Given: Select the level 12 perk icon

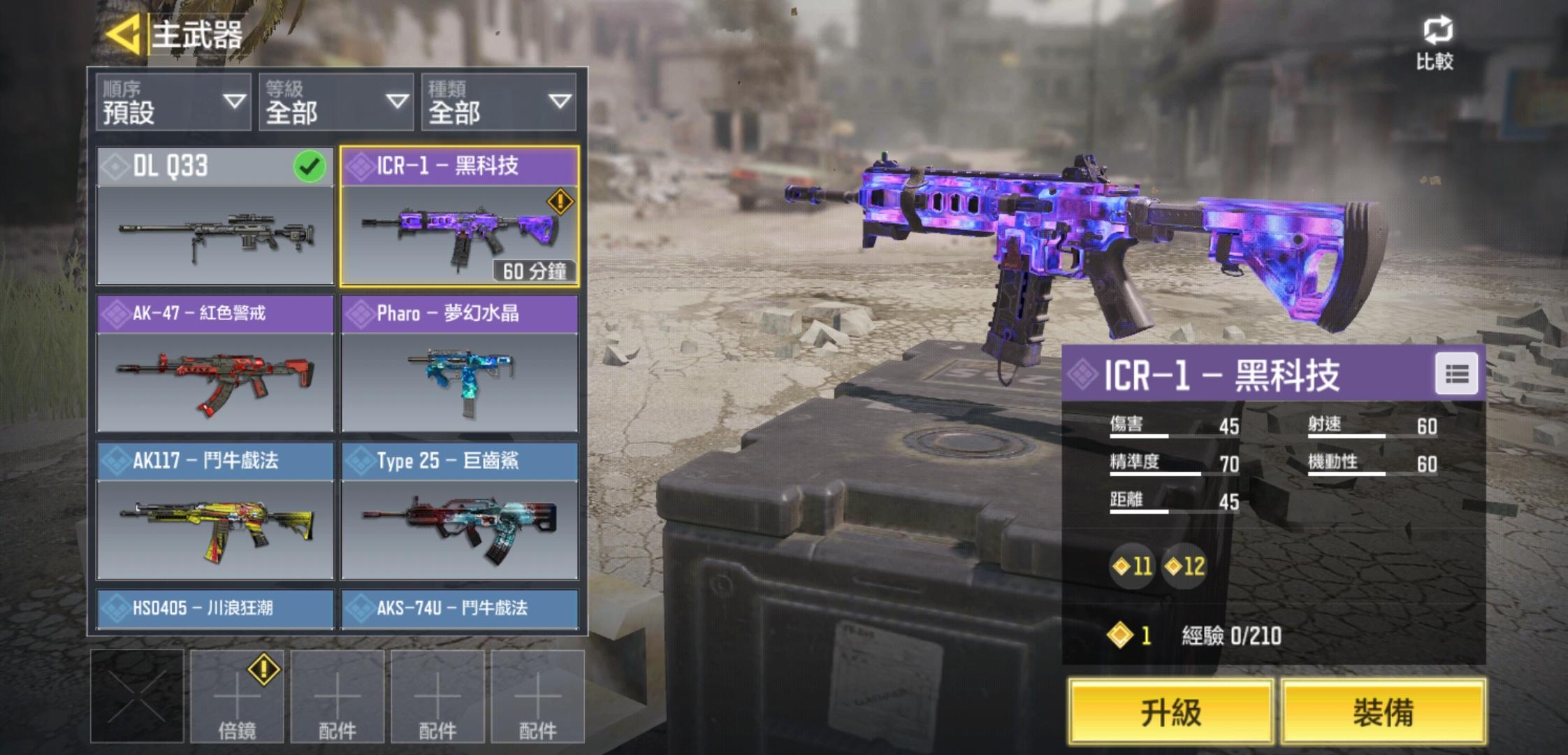Looking at the screenshot, I should coord(1184,566).
